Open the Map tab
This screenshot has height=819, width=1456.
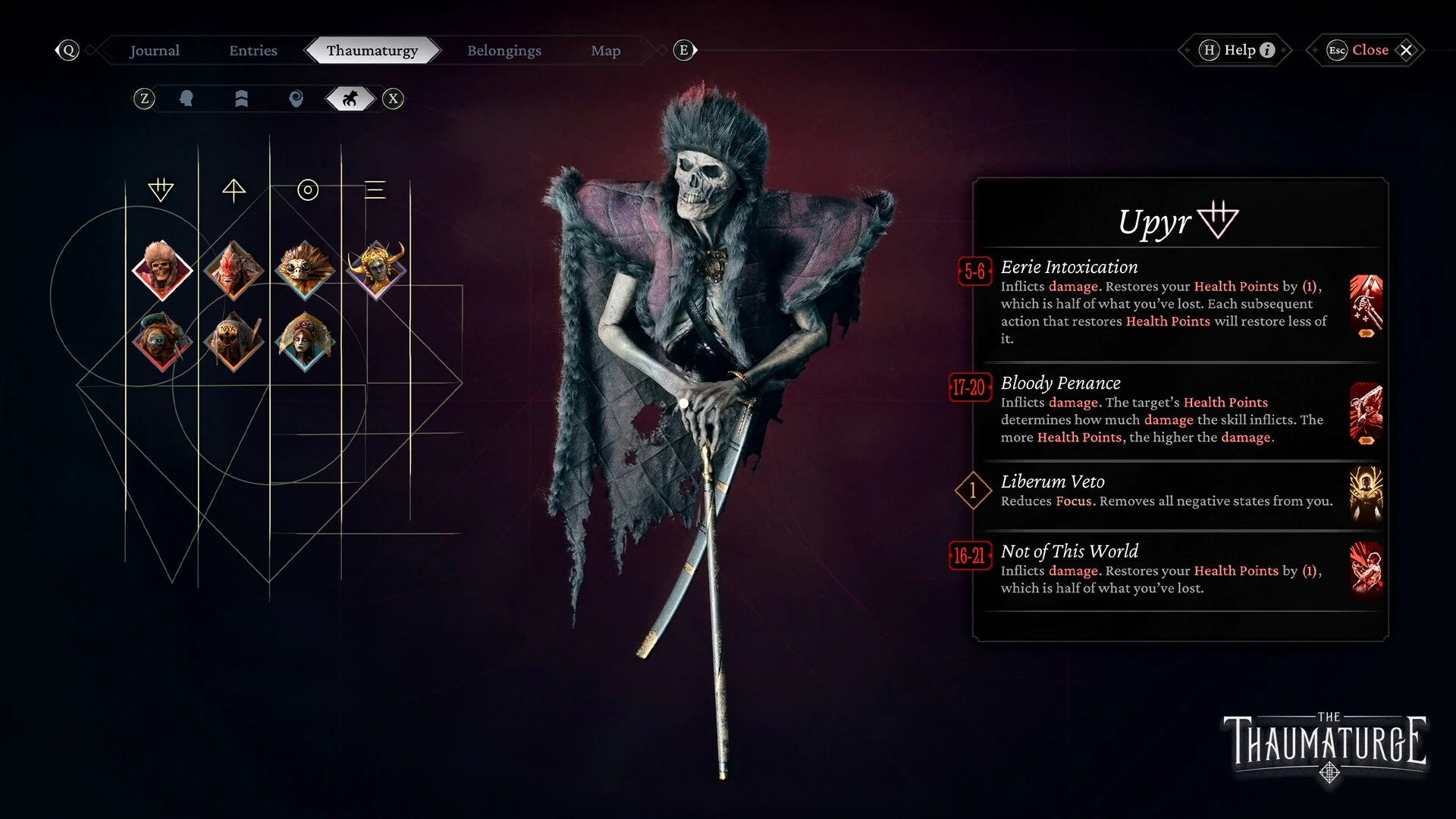tap(605, 51)
